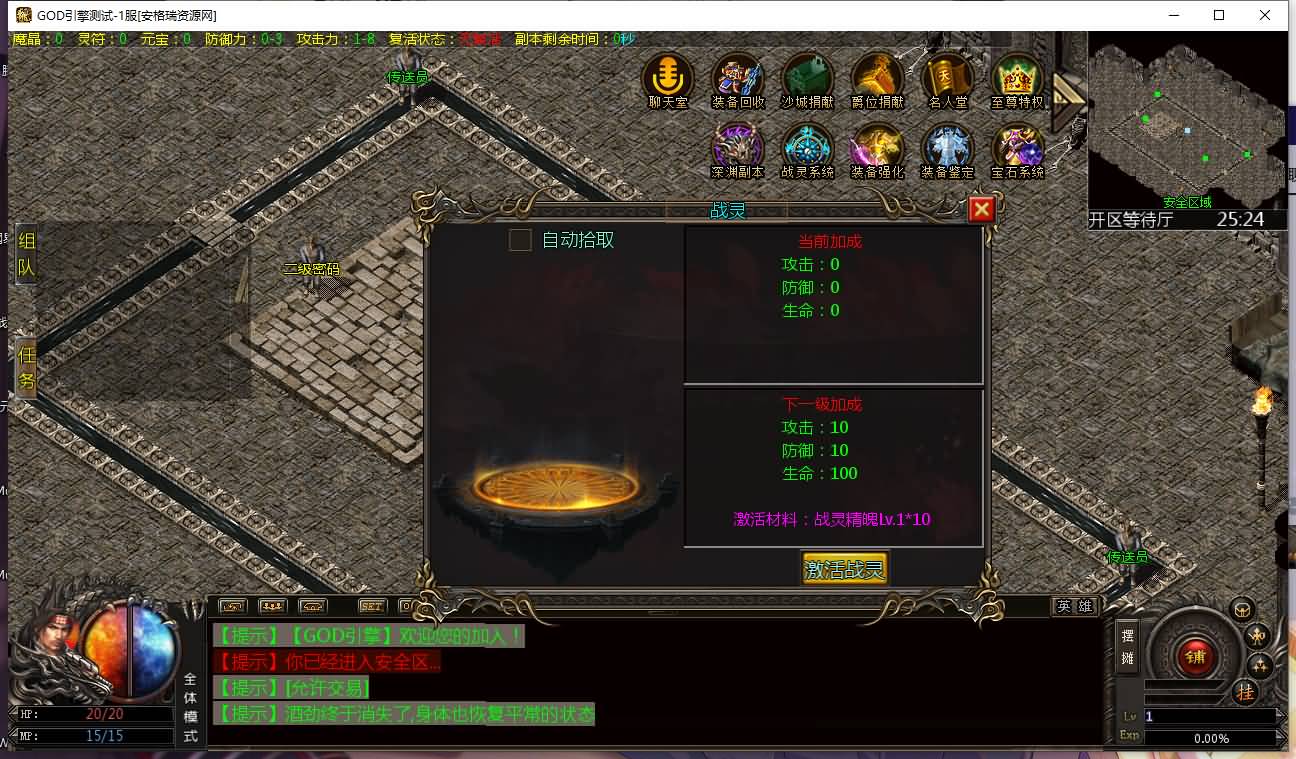
Task: Open the 战灵系统 icon
Action: (x=807, y=148)
